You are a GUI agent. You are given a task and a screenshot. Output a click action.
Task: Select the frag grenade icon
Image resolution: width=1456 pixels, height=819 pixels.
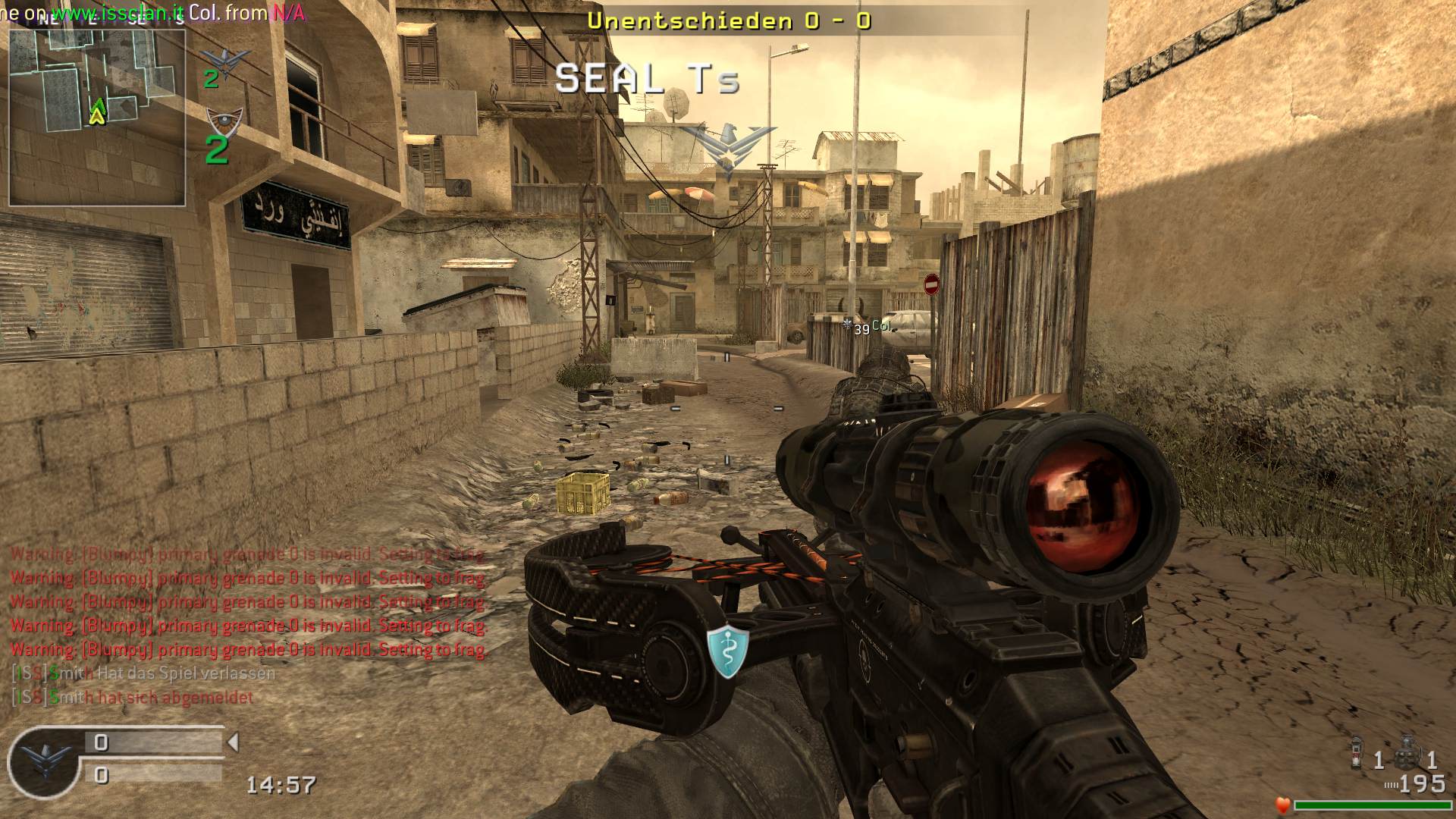1408,753
